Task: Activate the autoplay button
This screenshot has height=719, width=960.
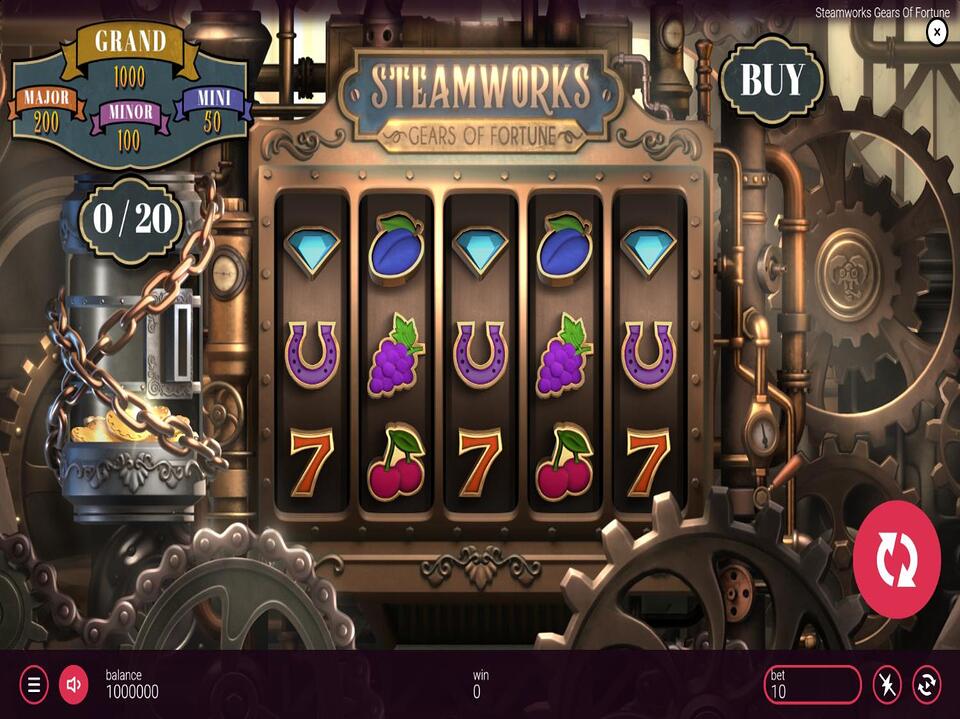Action: 927,685
